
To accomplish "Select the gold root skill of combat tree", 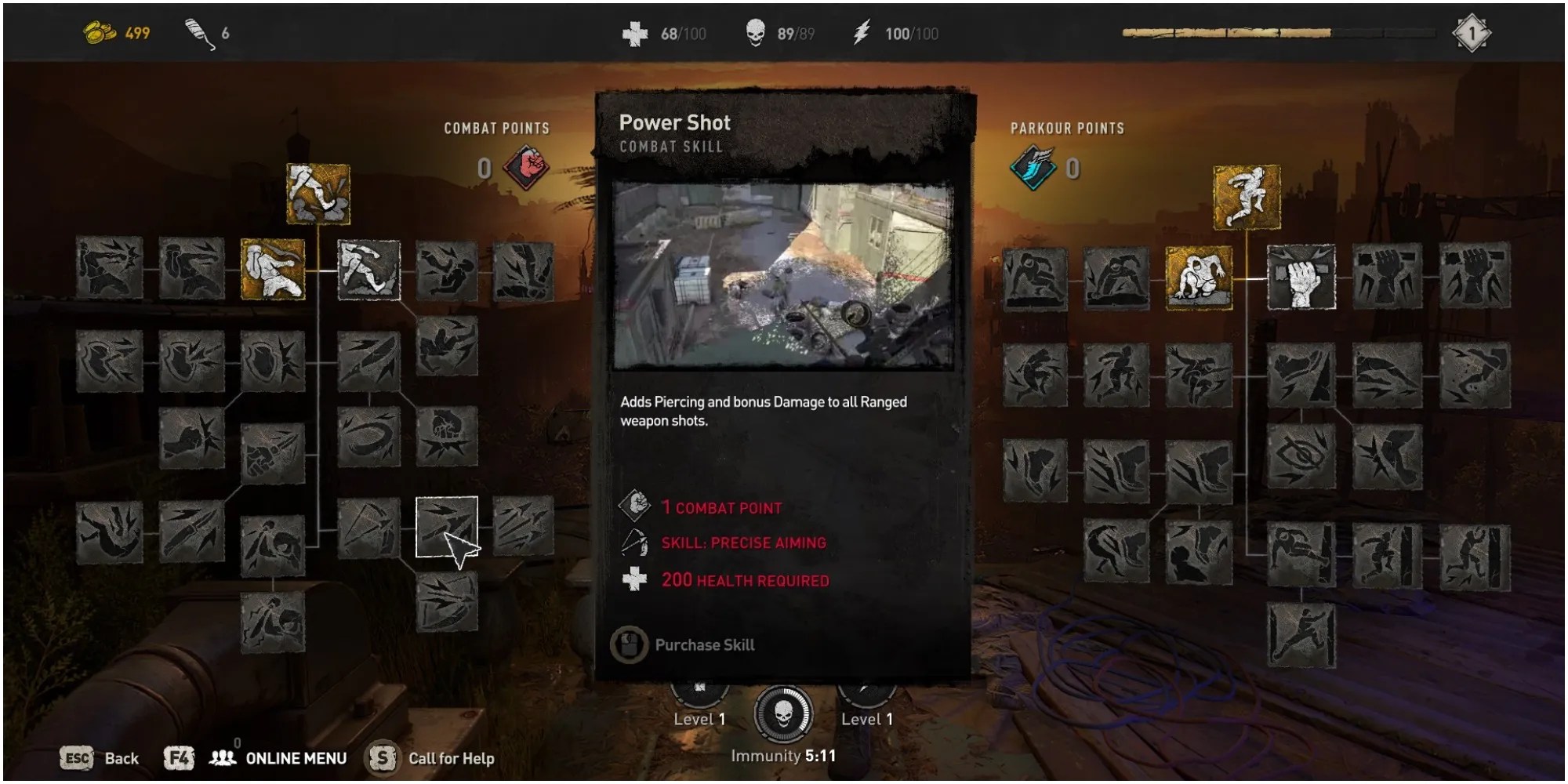I will 318,194.
